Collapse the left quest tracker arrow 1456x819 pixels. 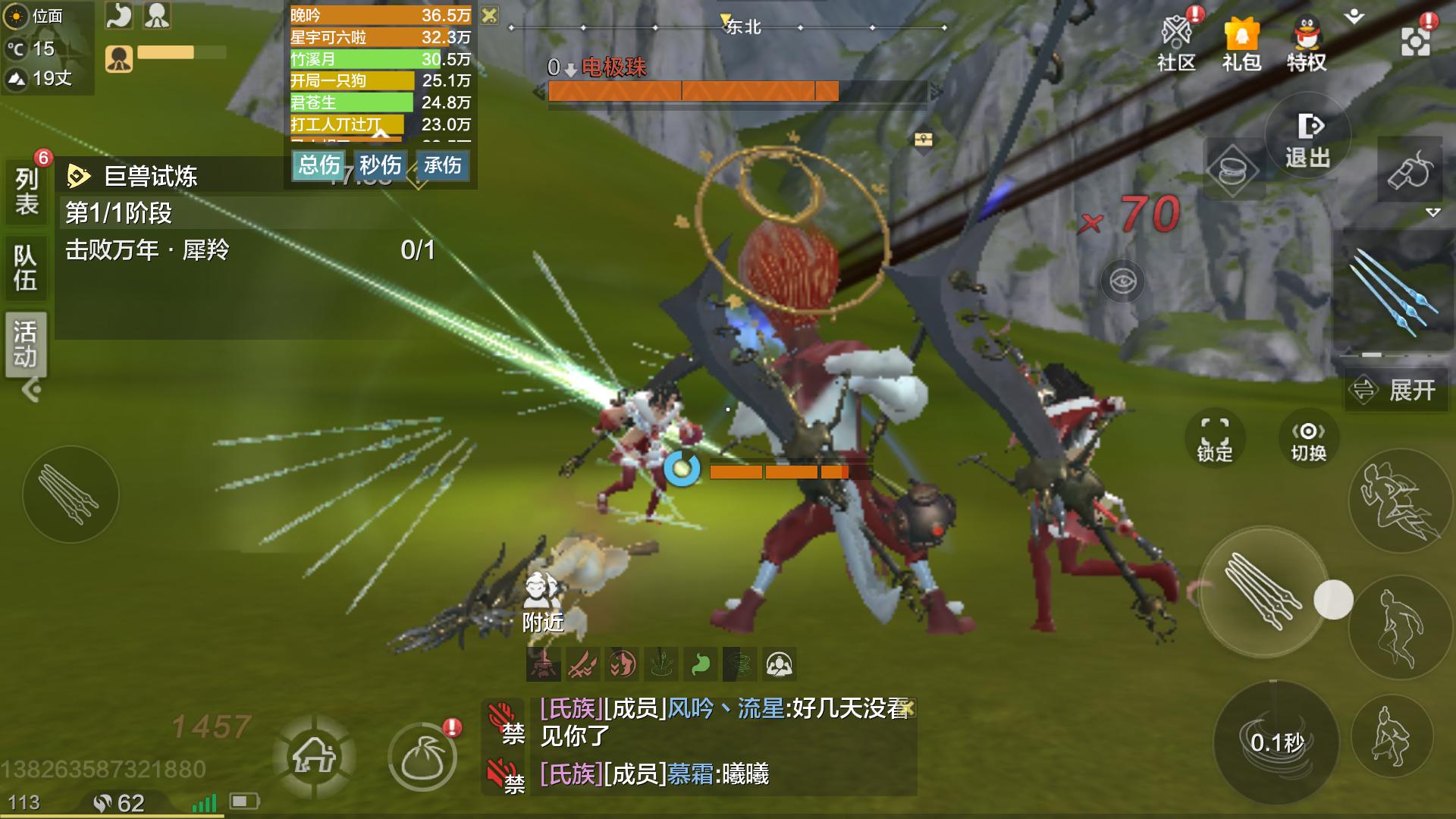click(x=31, y=391)
